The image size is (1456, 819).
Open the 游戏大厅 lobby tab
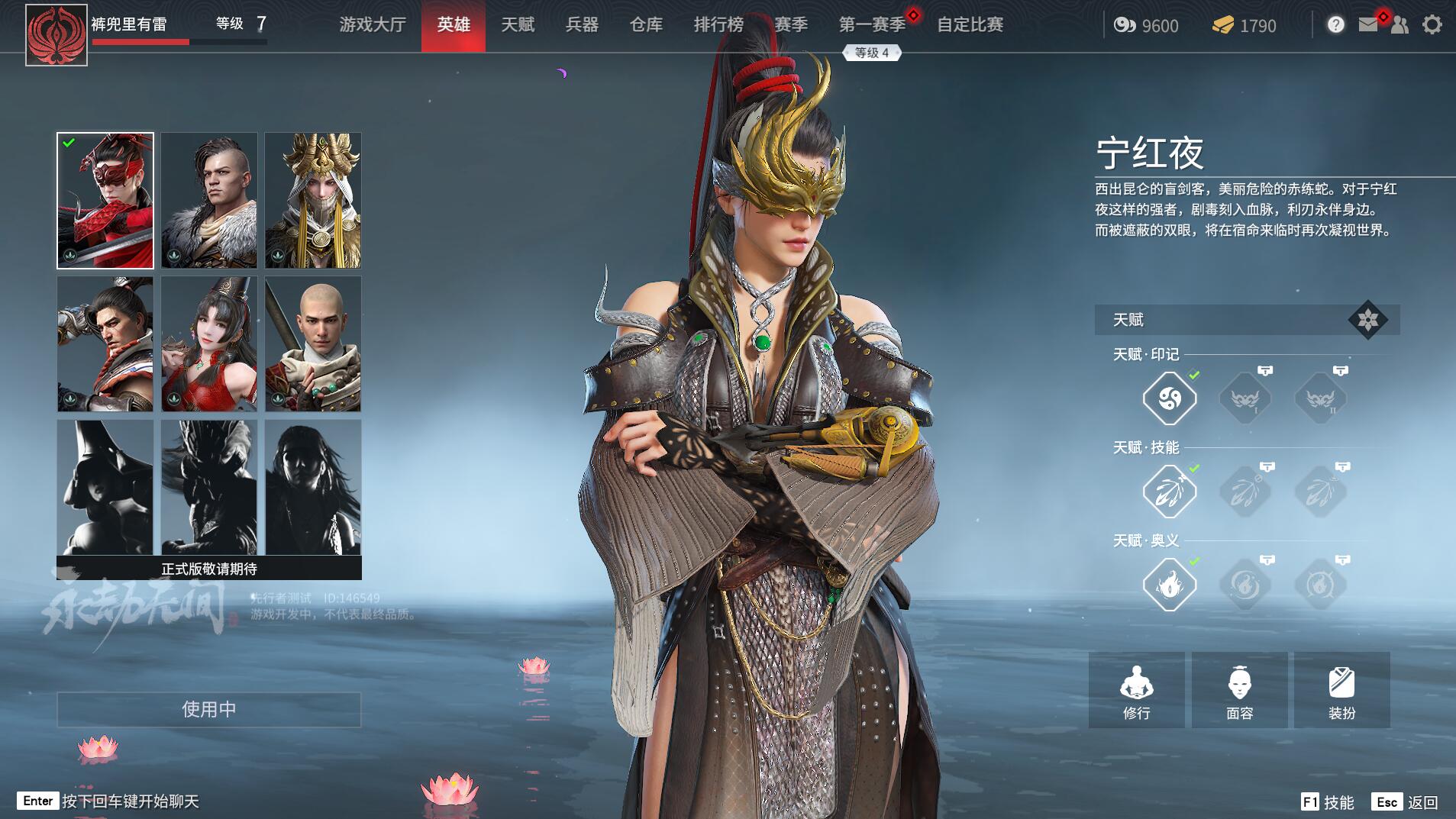point(373,25)
